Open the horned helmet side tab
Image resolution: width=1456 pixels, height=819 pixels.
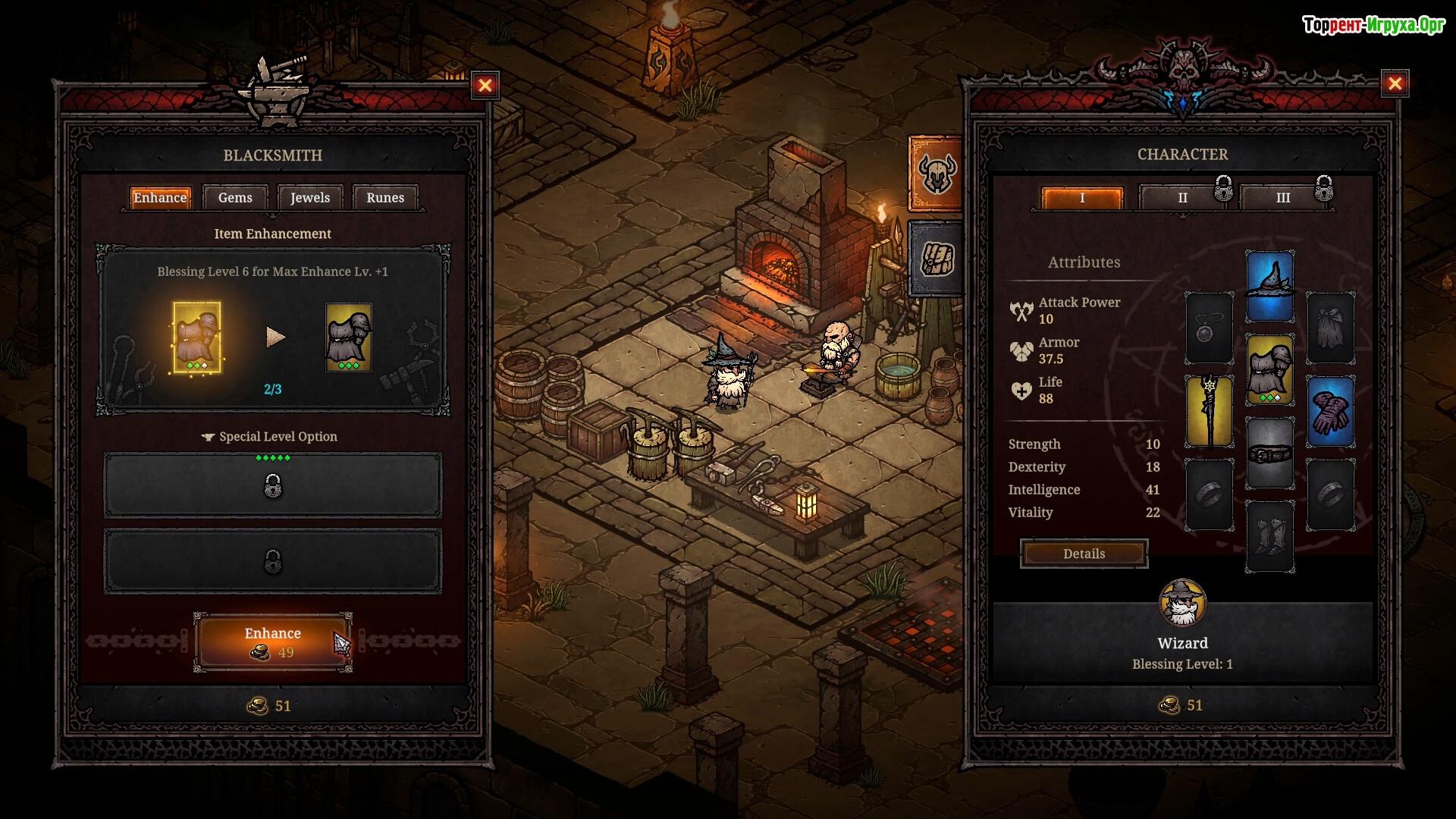point(936,174)
